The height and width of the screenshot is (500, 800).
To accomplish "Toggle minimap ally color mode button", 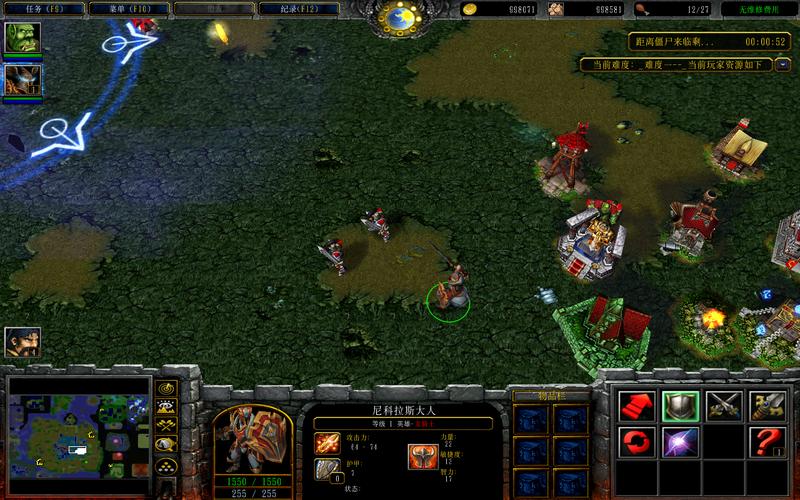I will (x=166, y=424).
